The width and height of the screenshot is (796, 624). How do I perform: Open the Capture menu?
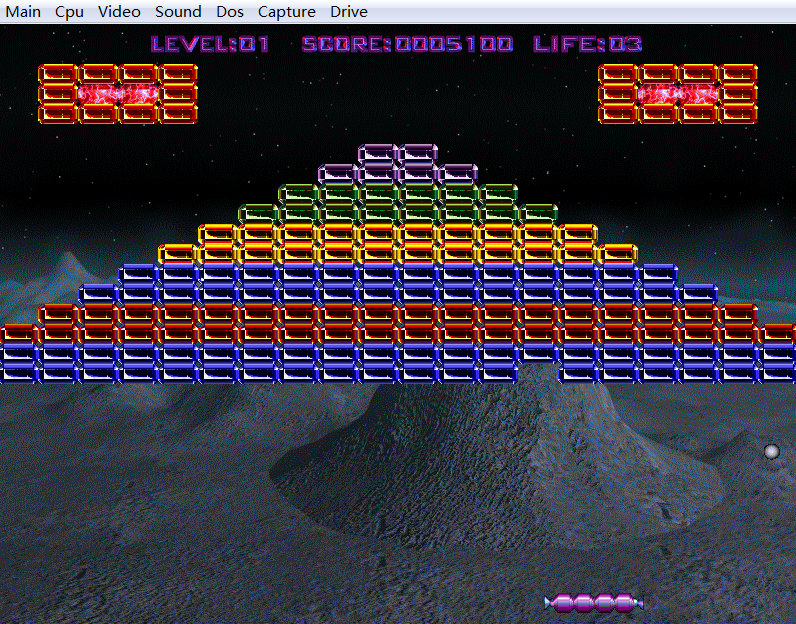tap(286, 12)
